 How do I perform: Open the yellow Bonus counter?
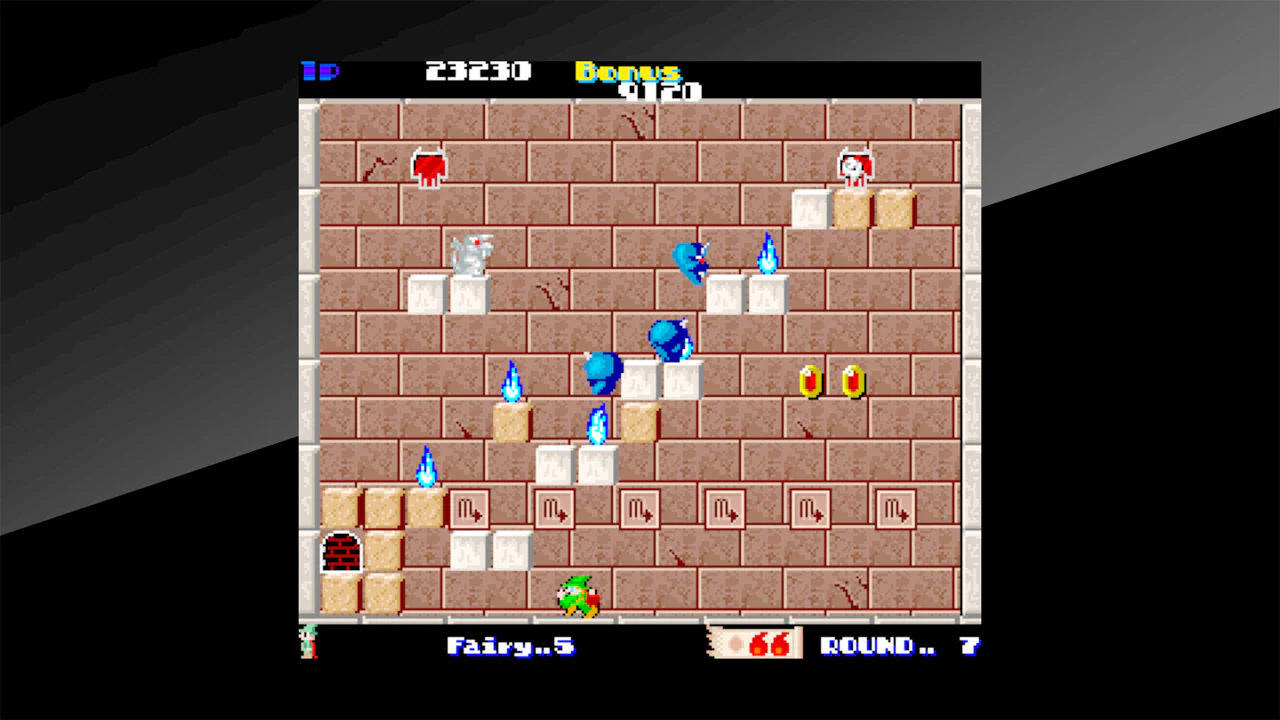click(627, 73)
